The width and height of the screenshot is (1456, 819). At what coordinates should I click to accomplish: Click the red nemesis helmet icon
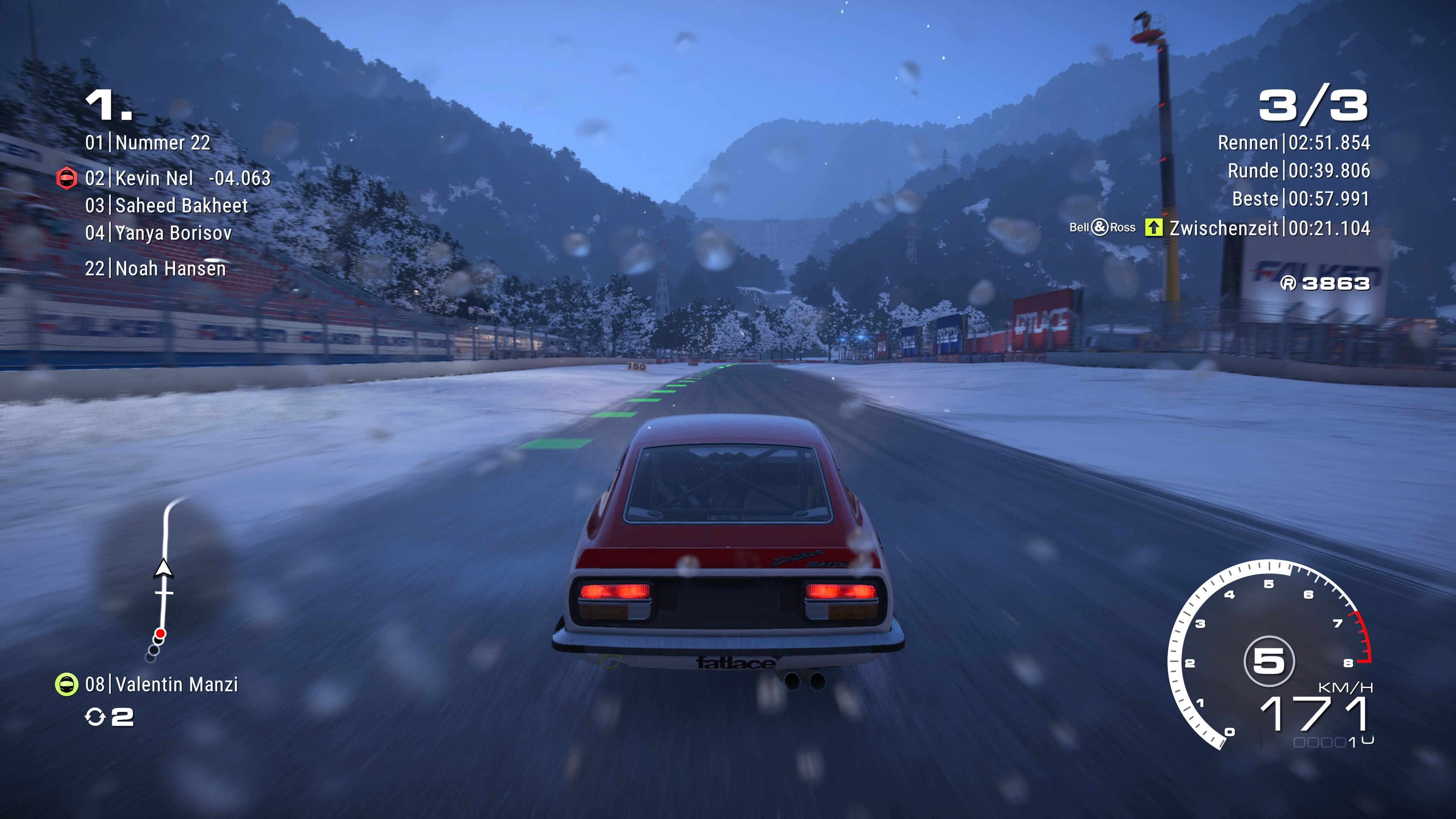click(x=67, y=179)
